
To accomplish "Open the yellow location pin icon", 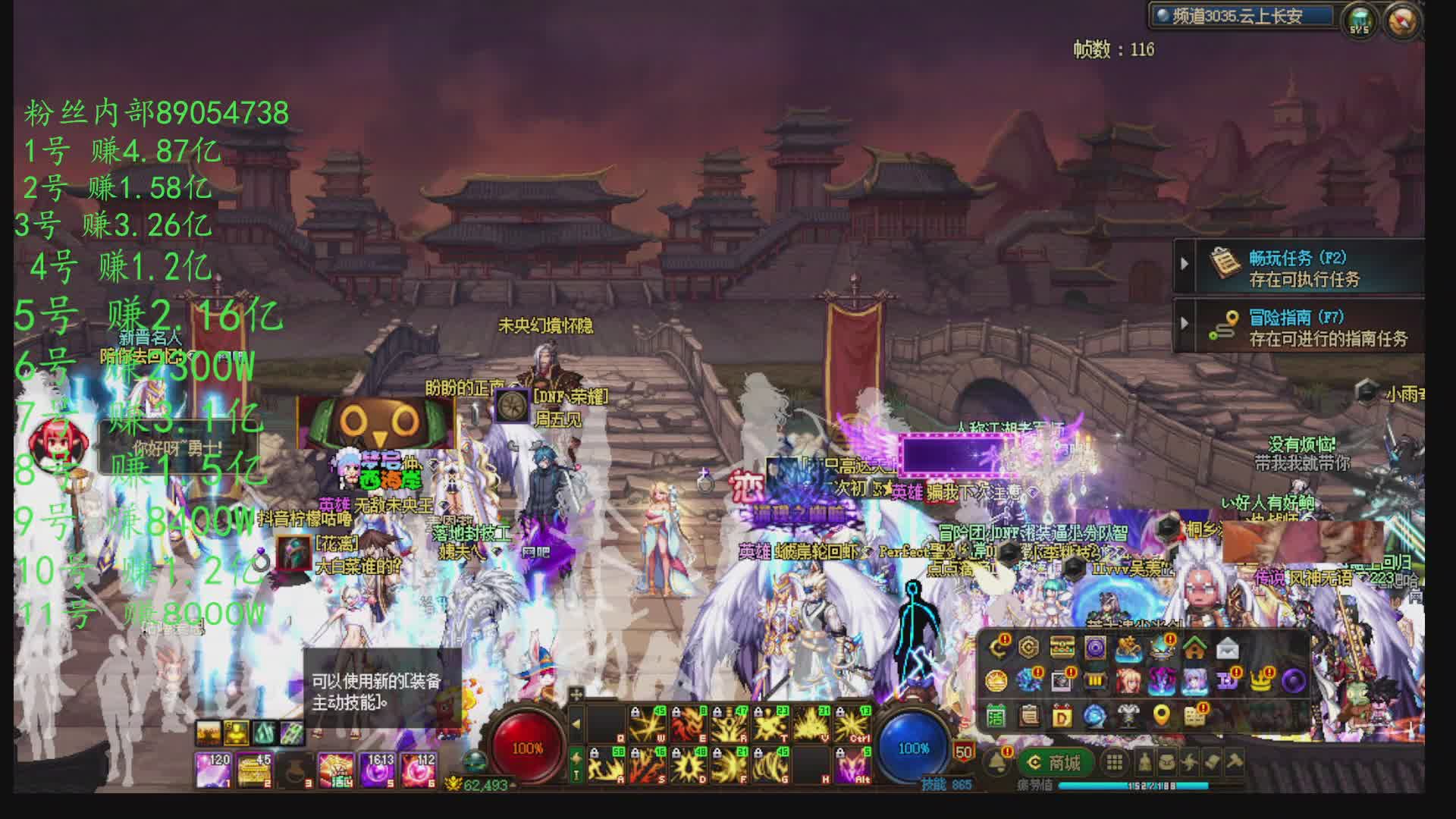I will [x=1161, y=715].
